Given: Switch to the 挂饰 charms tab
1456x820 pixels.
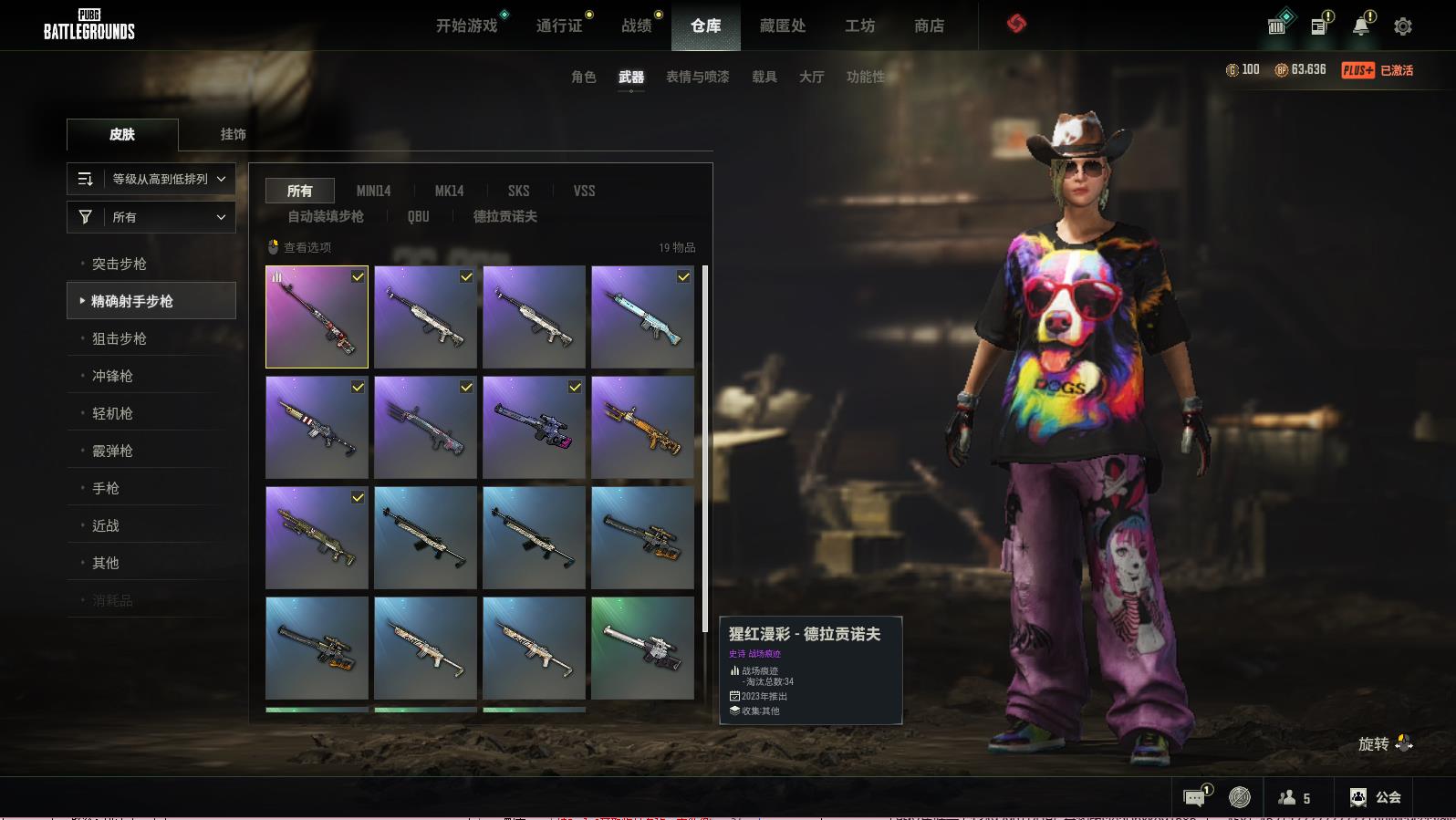Looking at the screenshot, I should pos(233,134).
